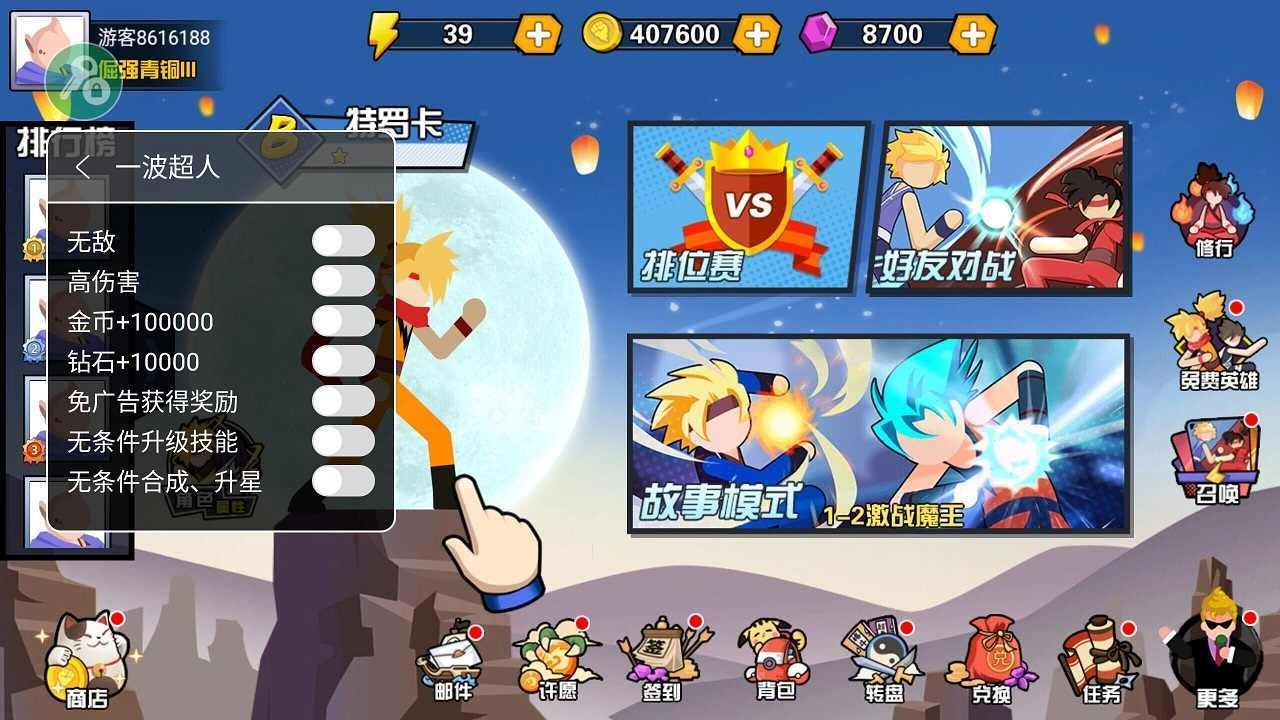Viewport: 1280px width, 720px height.
Task: Enable 金币+100000 coin cheat toggle
Action: click(x=344, y=321)
